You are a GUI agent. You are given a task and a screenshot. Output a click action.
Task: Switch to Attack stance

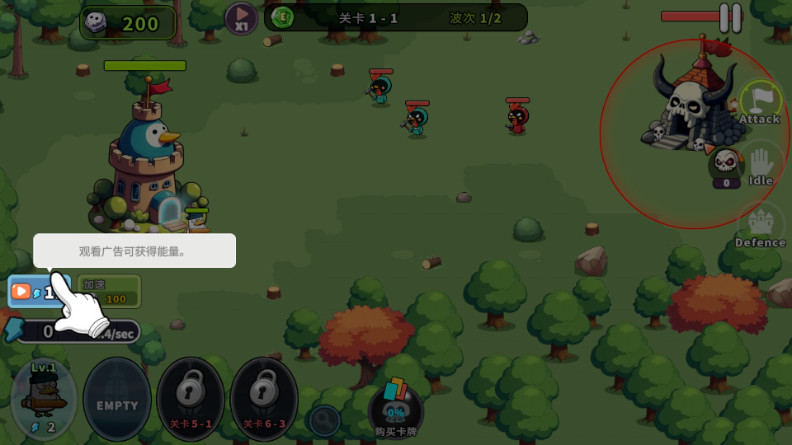[760, 104]
